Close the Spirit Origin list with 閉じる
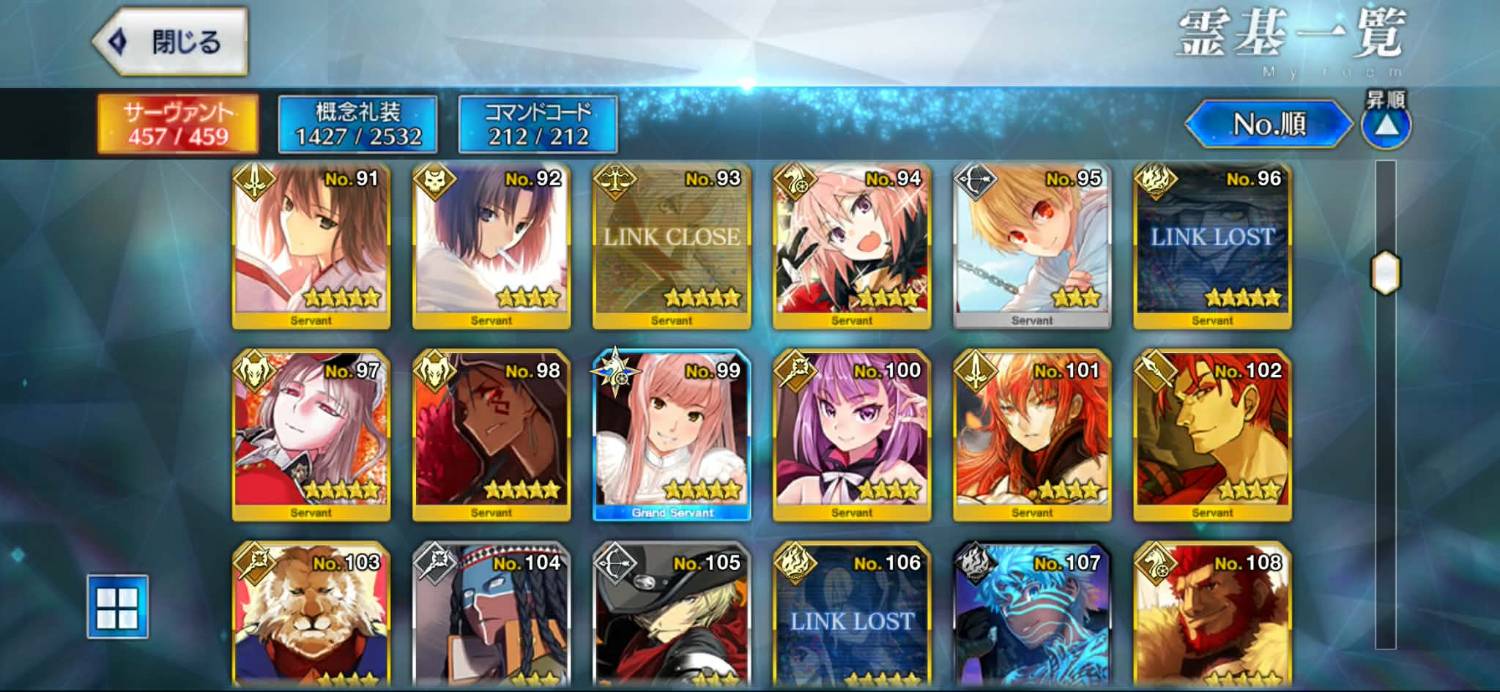 pyautogui.click(x=170, y=42)
